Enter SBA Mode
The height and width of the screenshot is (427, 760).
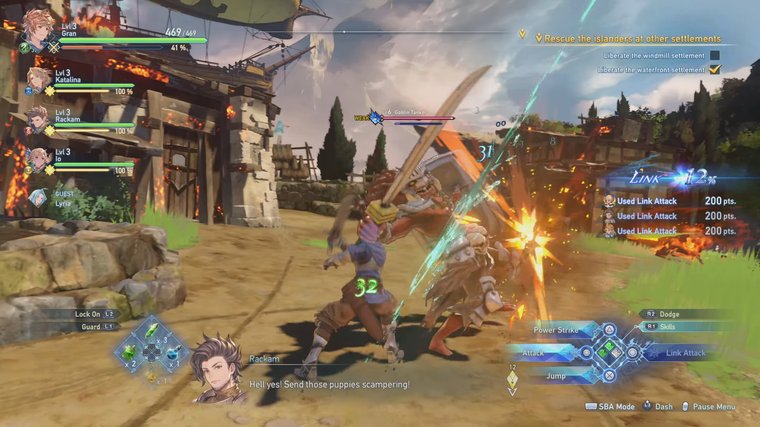point(612,407)
